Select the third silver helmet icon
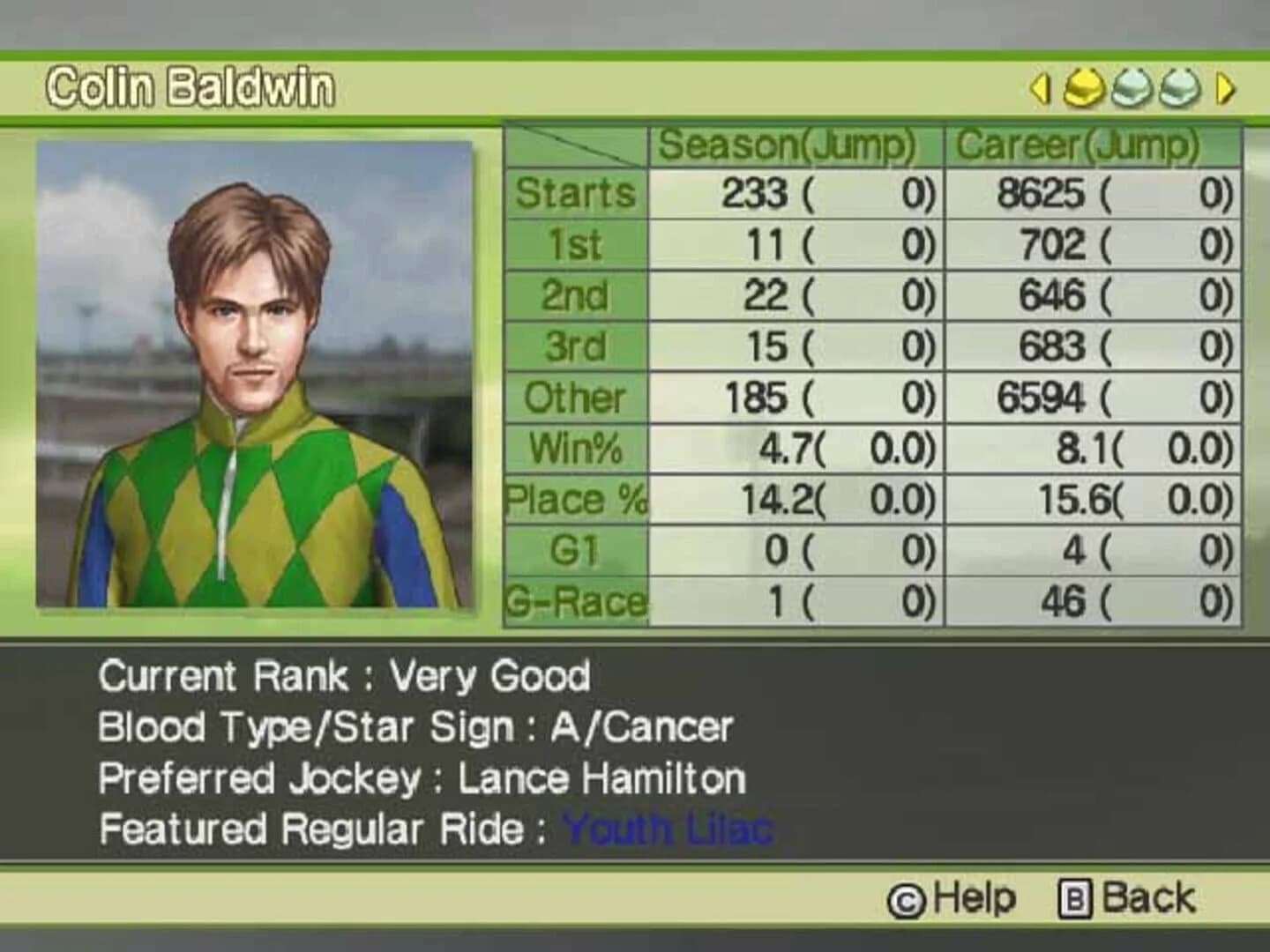 tap(1175, 88)
